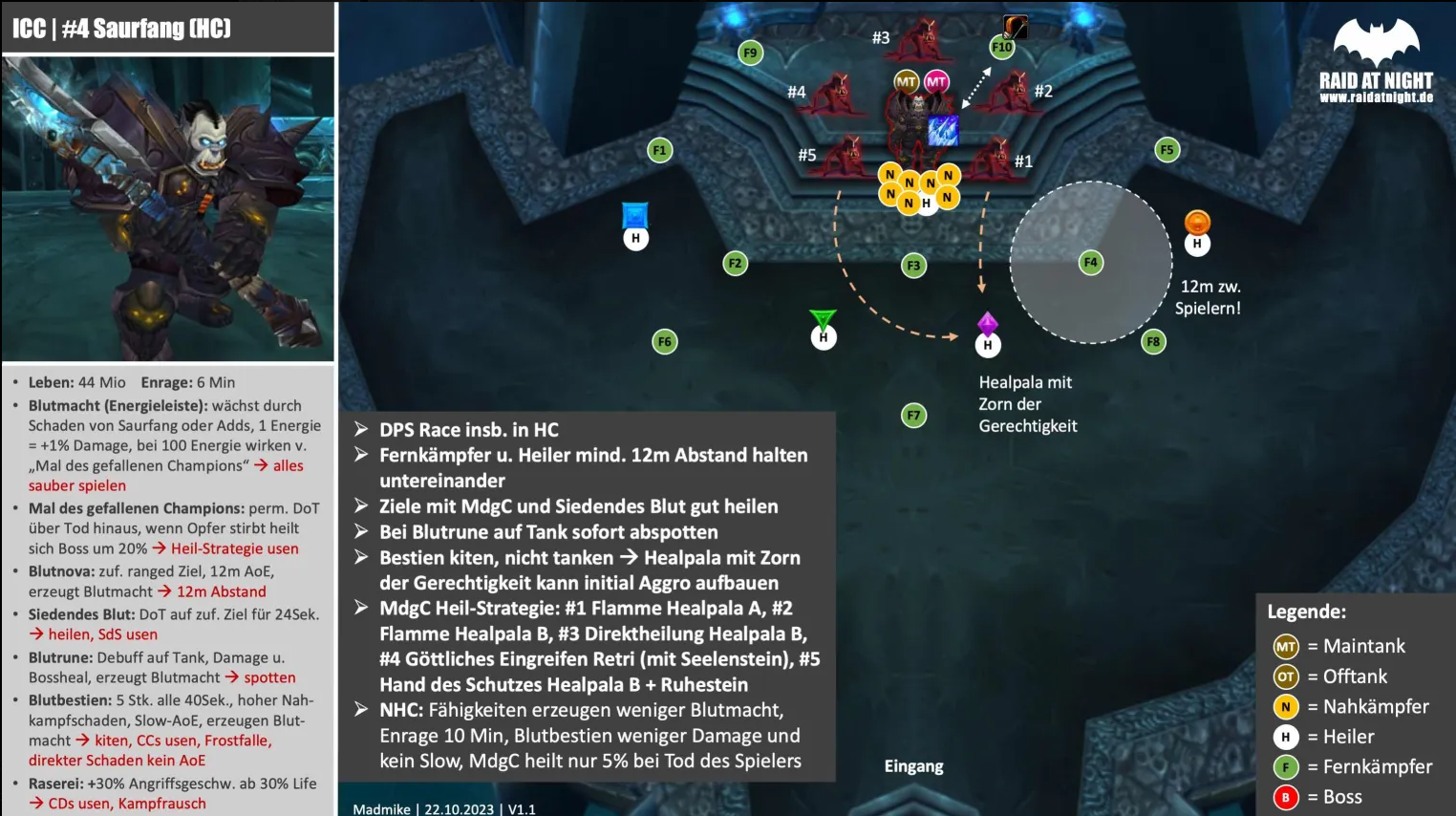This screenshot has width=1456, height=816.
Task: Pick the F4 marker inside the 12m circle
Action: (x=1091, y=262)
